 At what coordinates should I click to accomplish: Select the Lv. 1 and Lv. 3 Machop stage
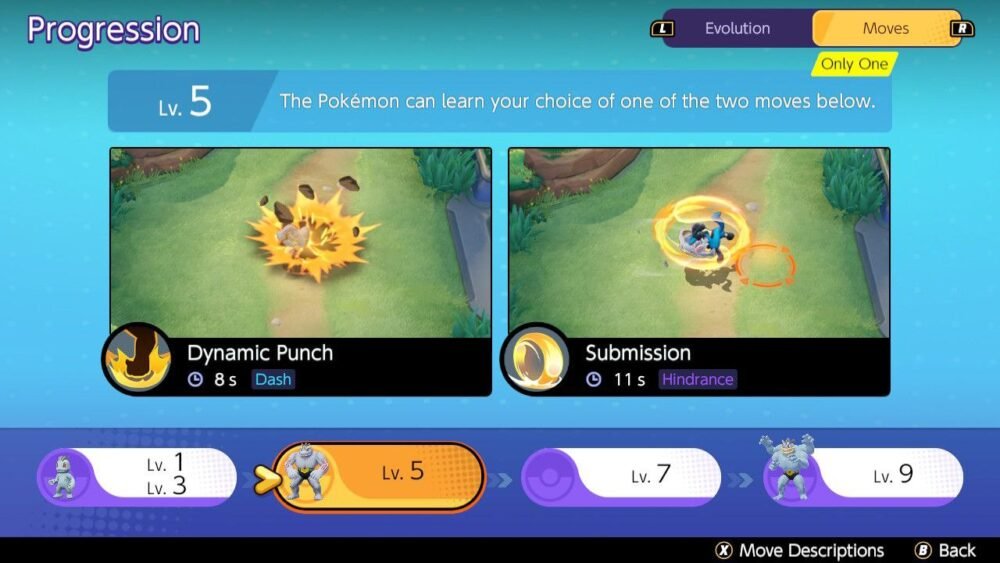138,474
